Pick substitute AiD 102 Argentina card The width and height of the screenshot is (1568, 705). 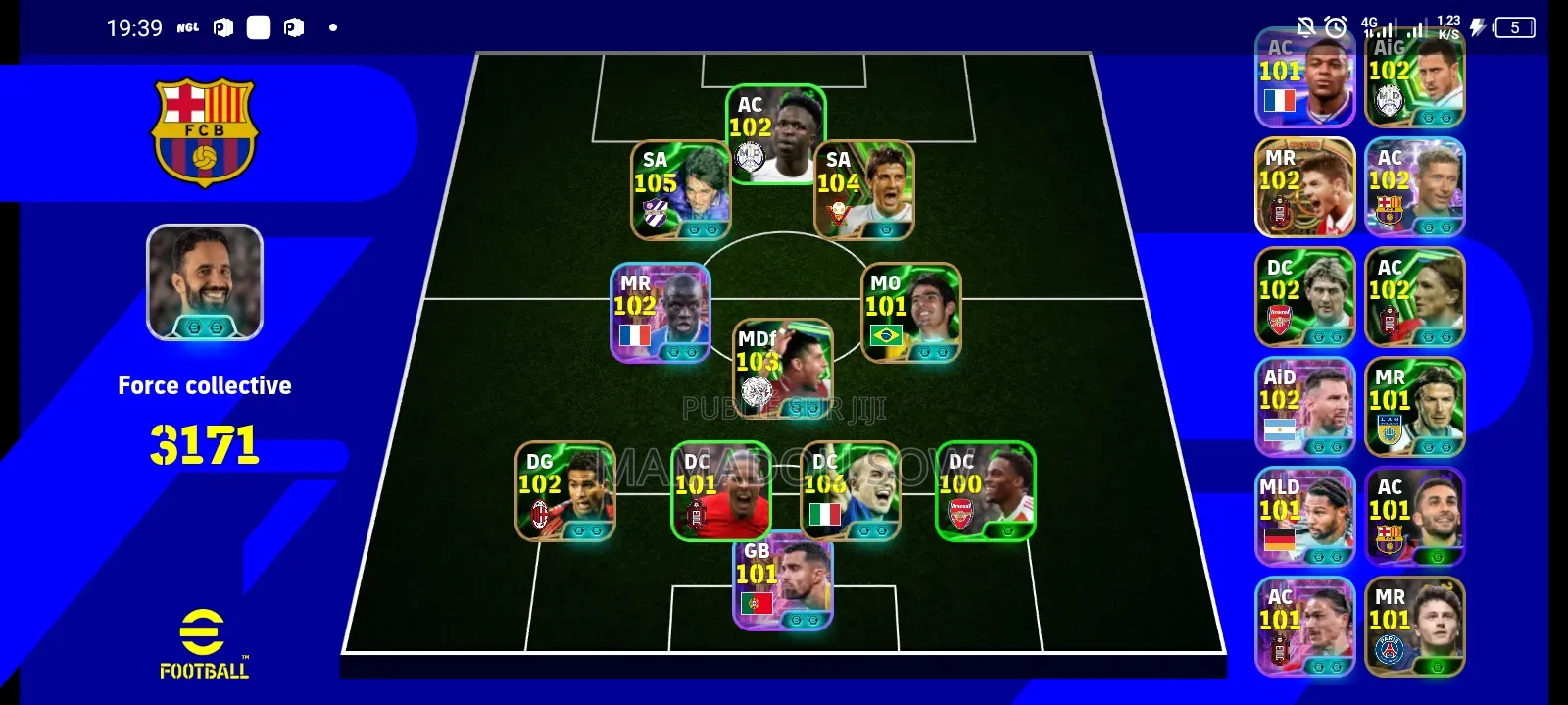point(1304,407)
